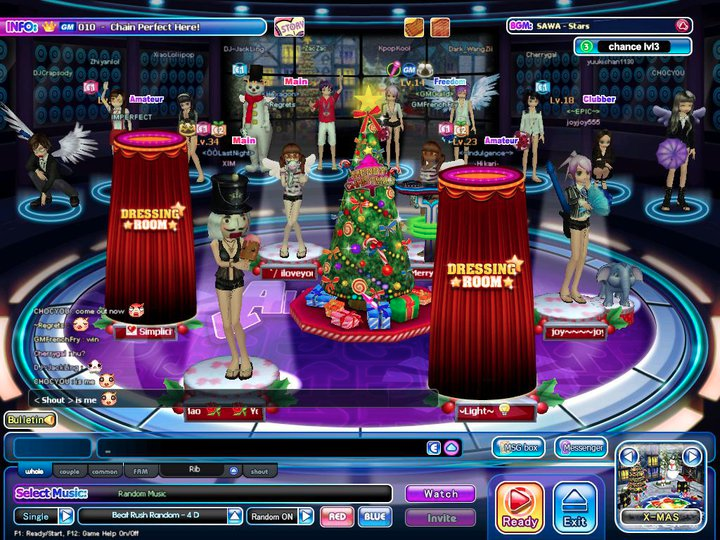Image resolution: width=720 pixels, height=540 pixels.
Task: Open the Messenger window
Action: (580, 447)
